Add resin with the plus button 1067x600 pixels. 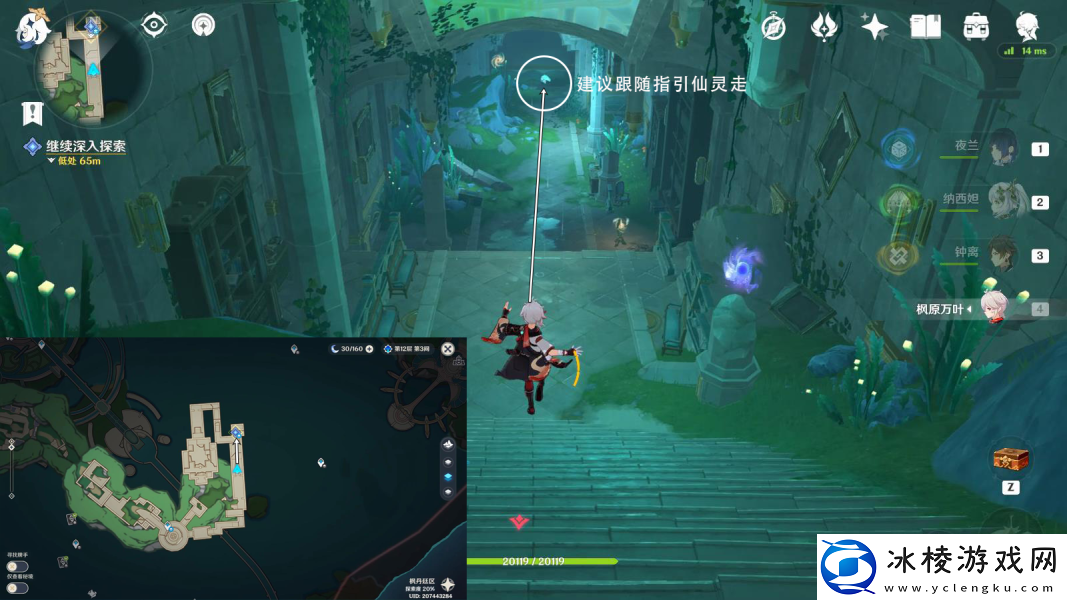[369, 349]
